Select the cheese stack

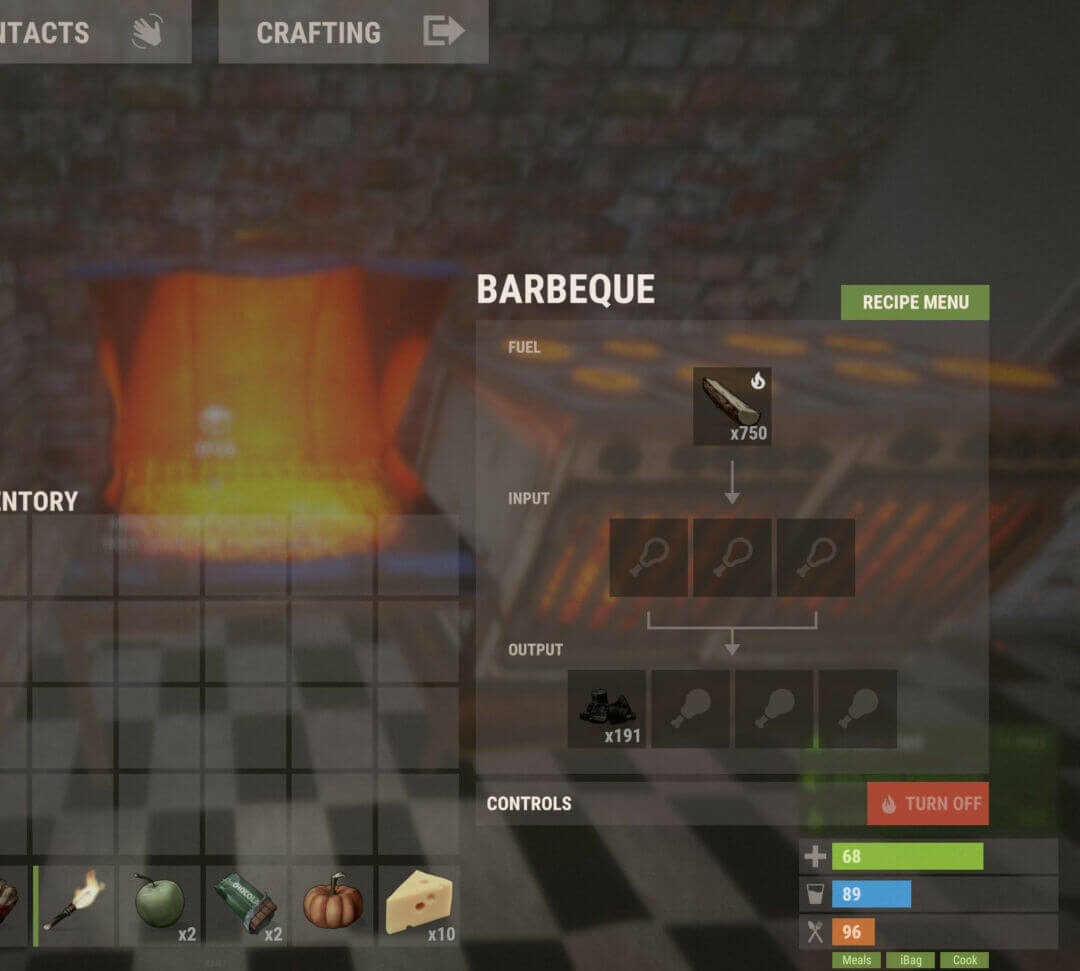[x=419, y=905]
